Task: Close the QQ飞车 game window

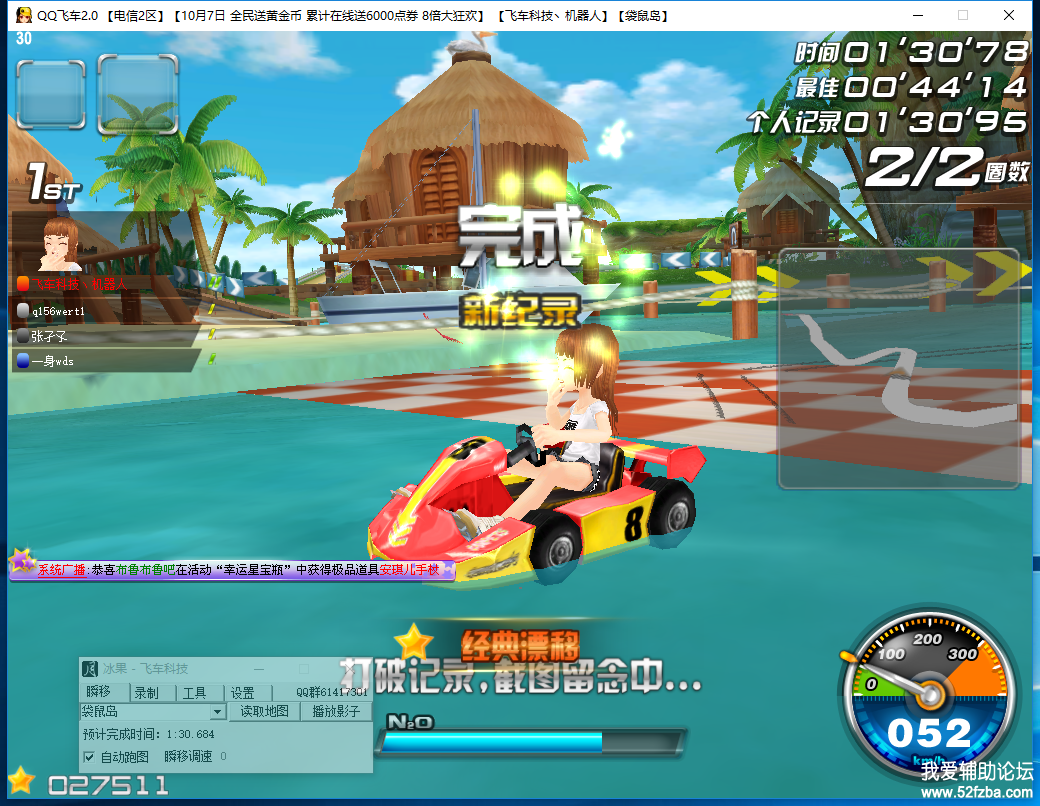Action: (1009, 15)
